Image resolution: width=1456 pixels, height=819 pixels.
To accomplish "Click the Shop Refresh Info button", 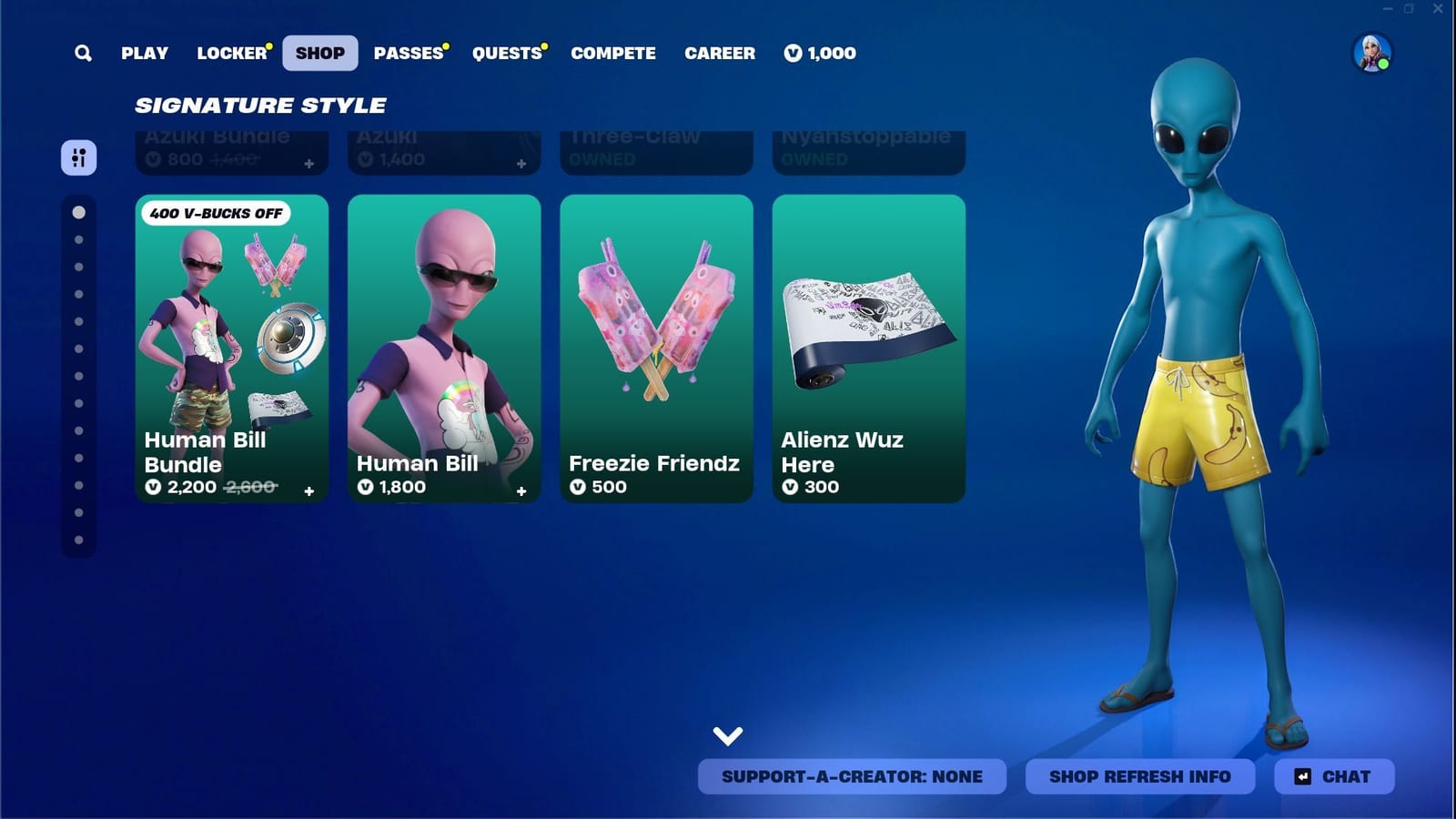I will point(1139,776).
